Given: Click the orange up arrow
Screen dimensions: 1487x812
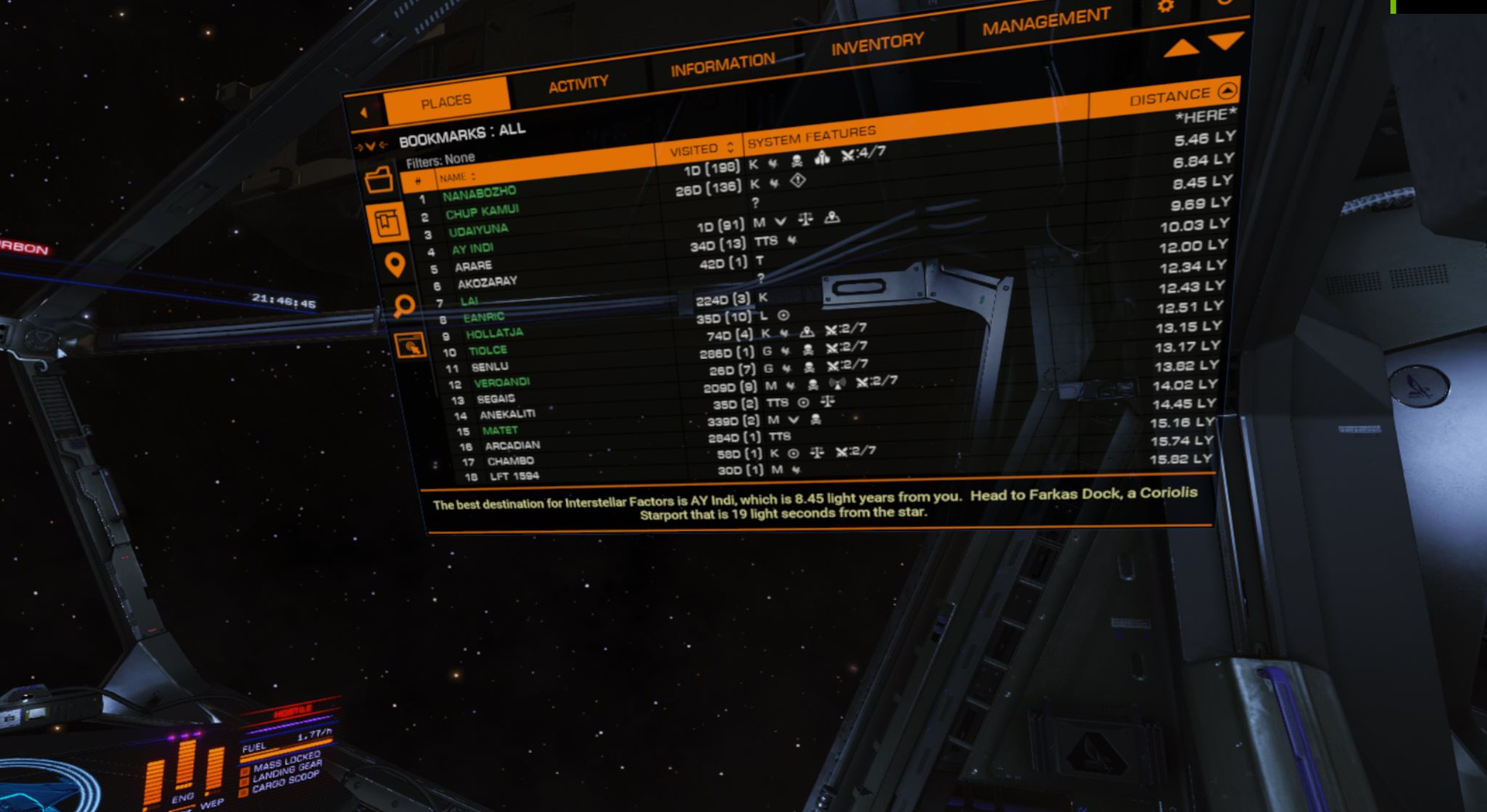Looking at the screenshot, I should tap(1180, 48).
